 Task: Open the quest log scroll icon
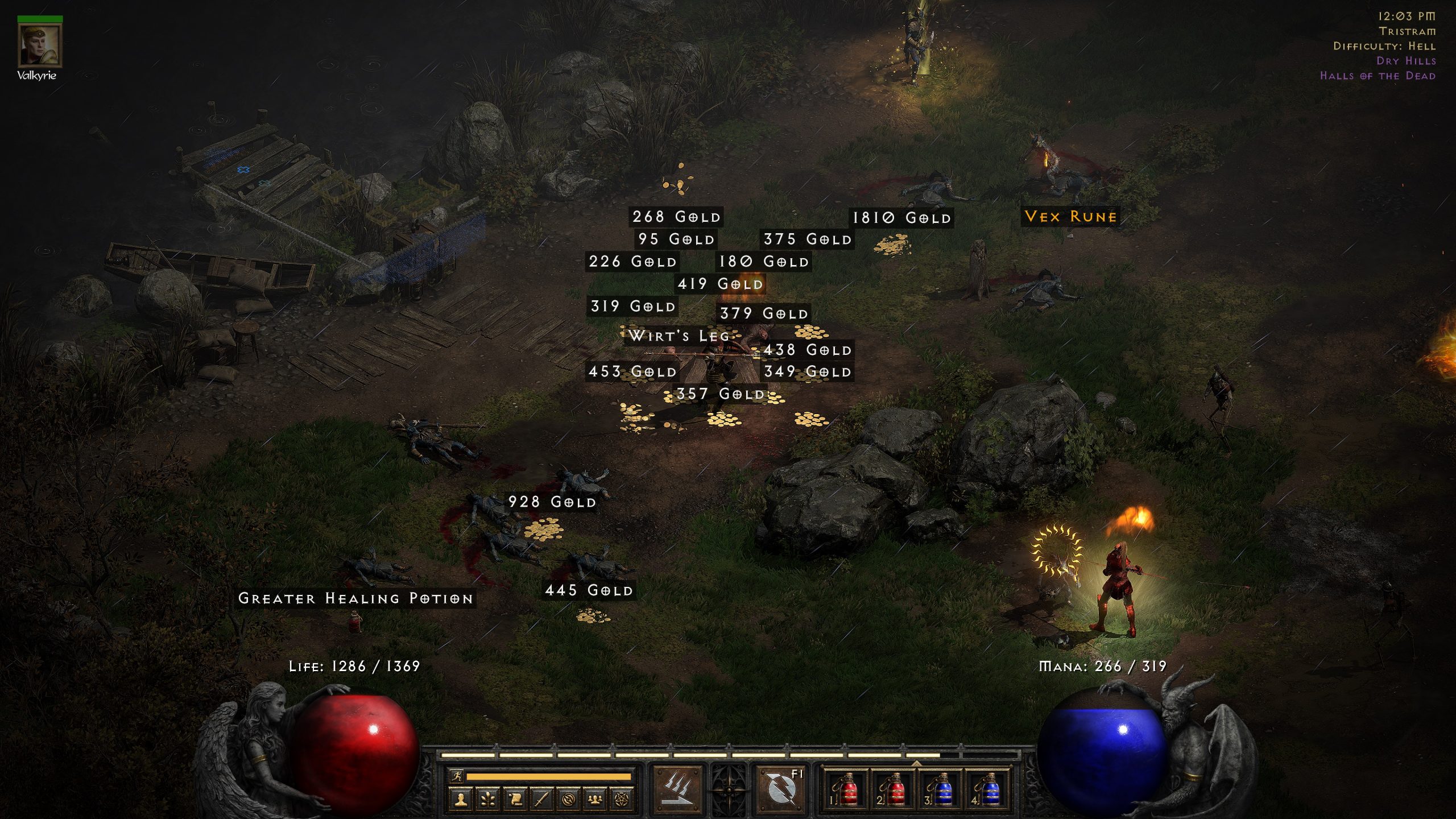click(515, 799)
